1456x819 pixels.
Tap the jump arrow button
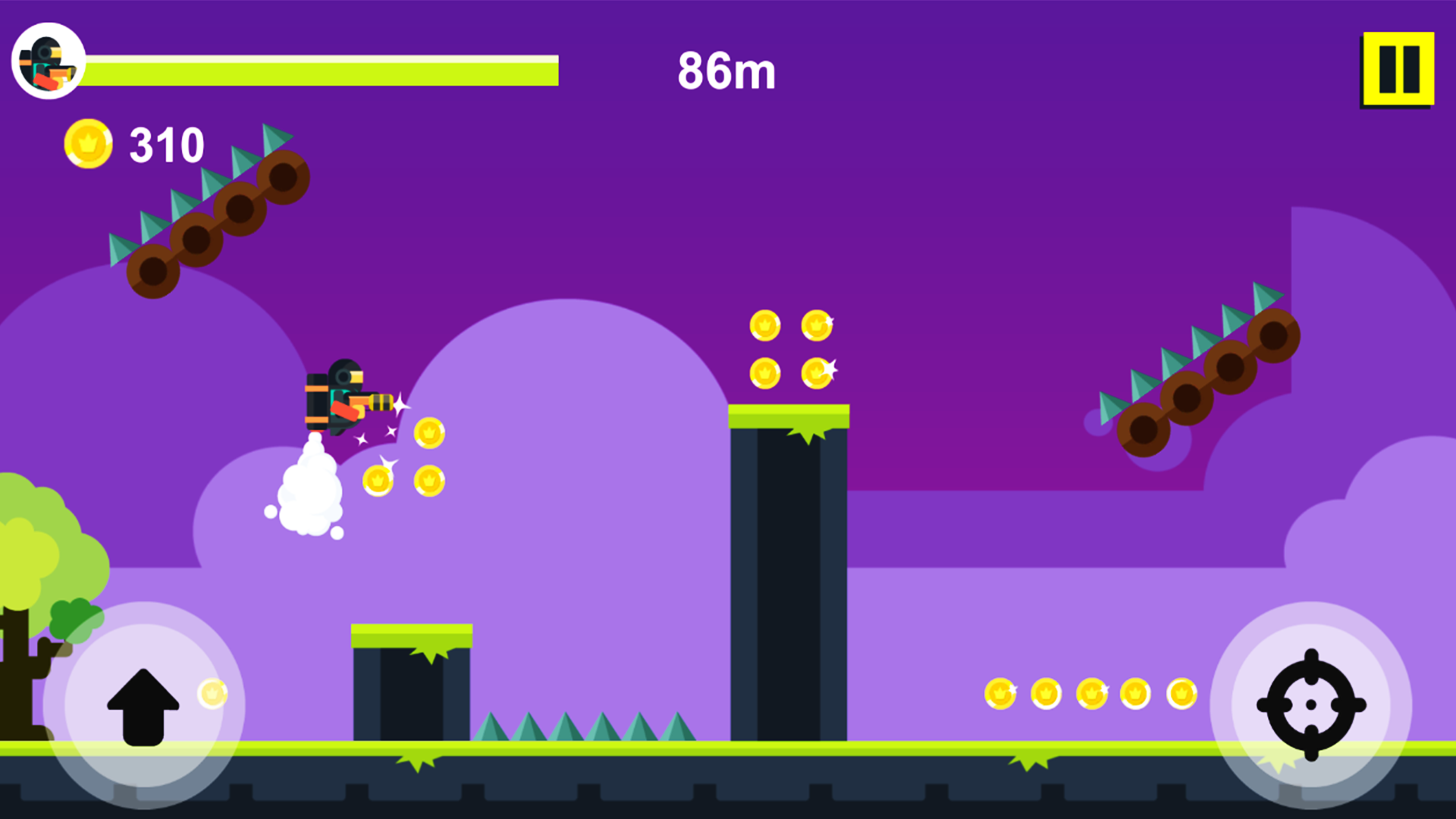tap(143, 709)
